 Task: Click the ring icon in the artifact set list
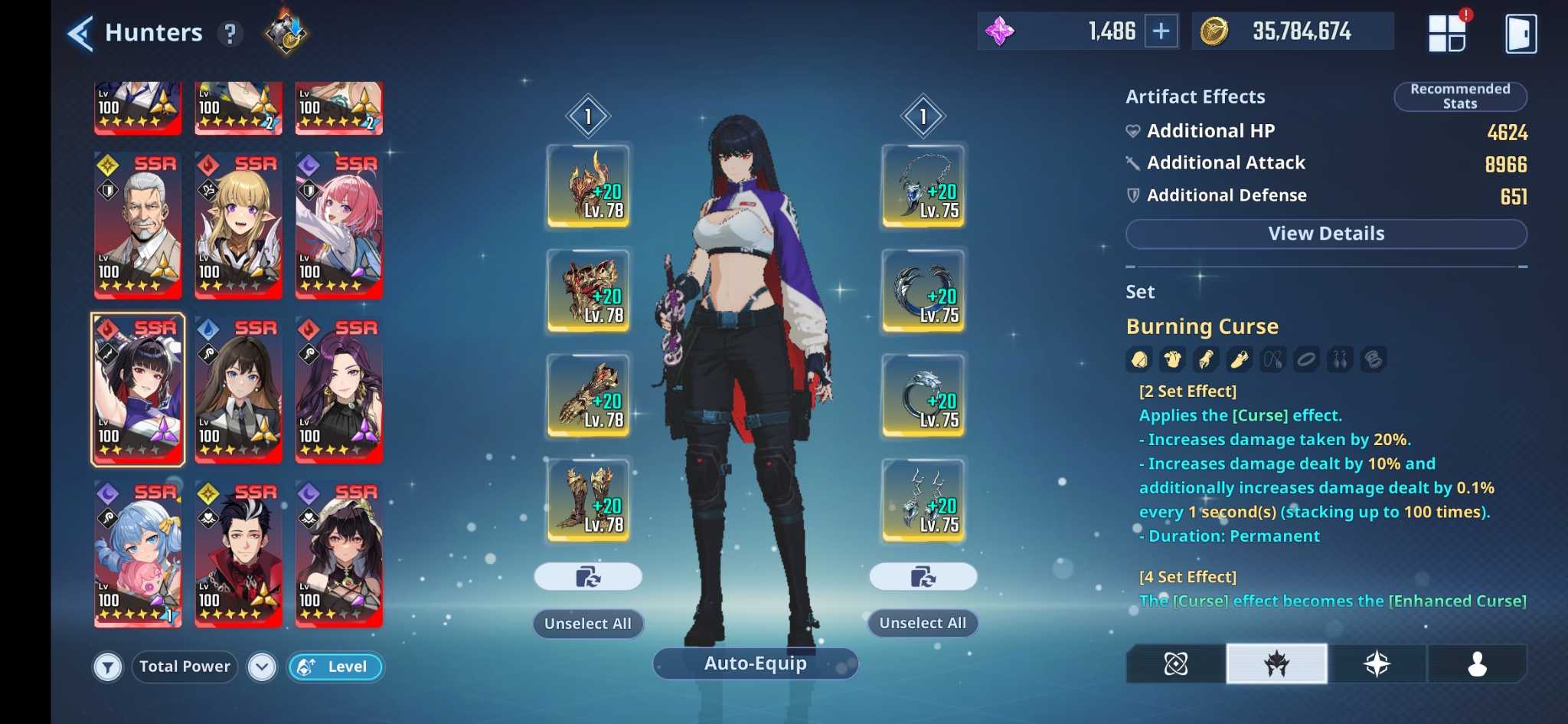(x=1305, y=359)
